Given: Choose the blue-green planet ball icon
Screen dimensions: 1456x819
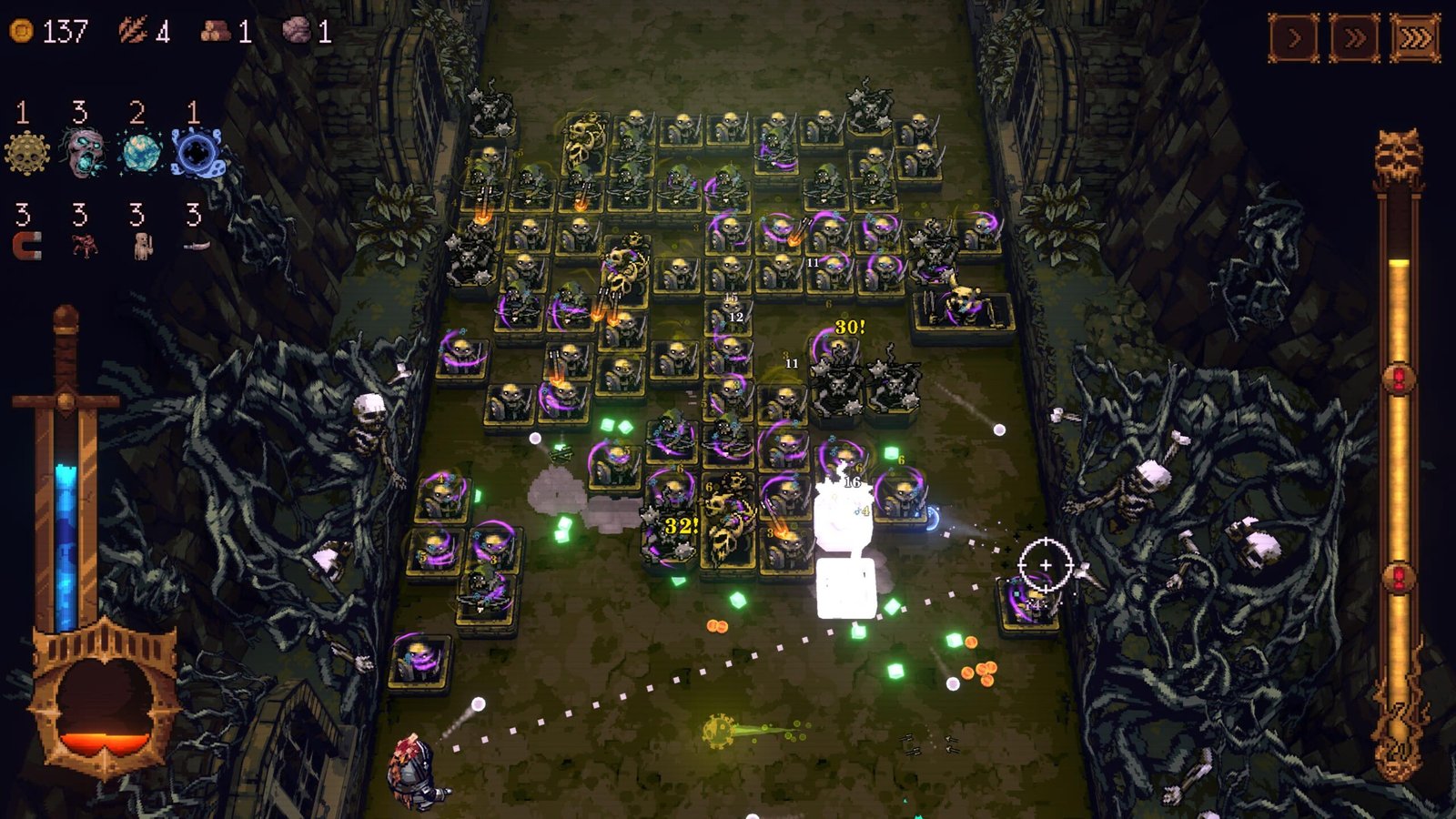Looking at the screenshot, I should coord(140,152).
